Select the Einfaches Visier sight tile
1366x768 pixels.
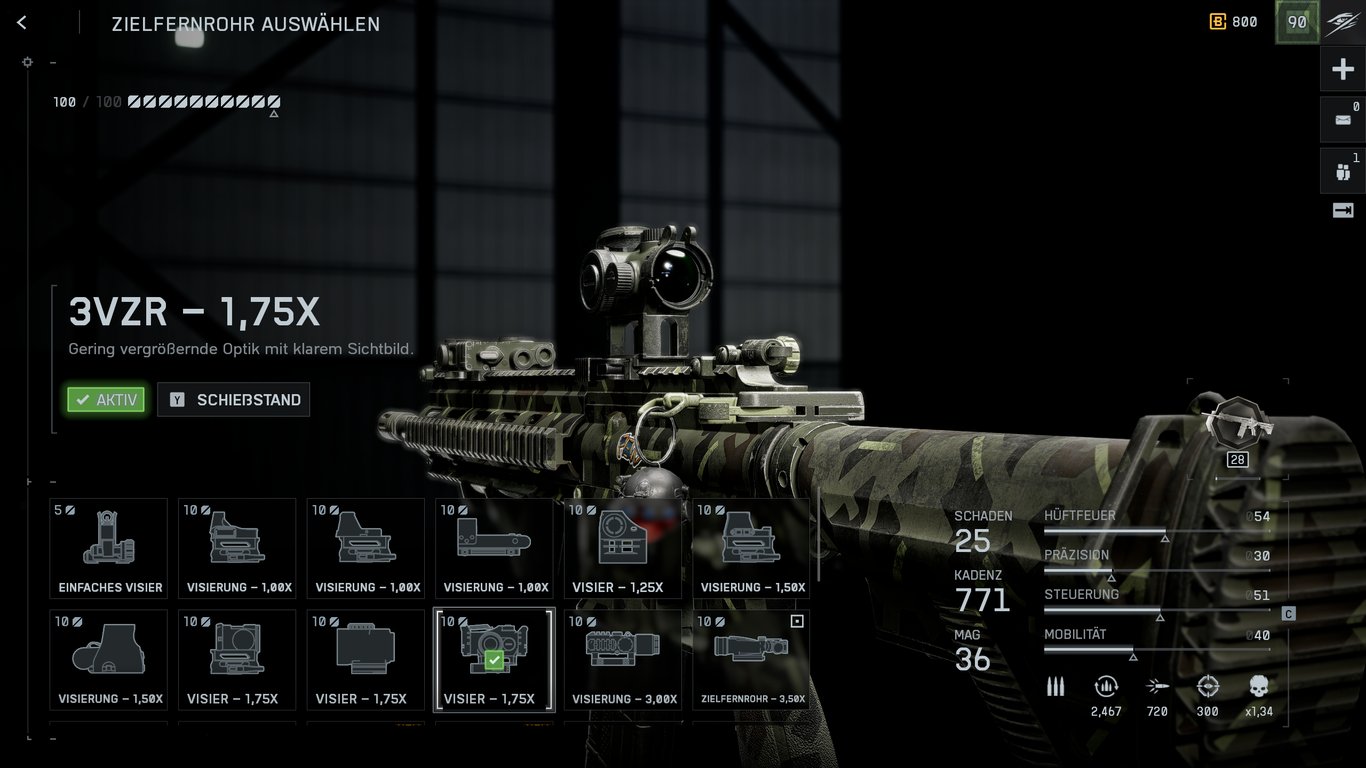(109, 548)
